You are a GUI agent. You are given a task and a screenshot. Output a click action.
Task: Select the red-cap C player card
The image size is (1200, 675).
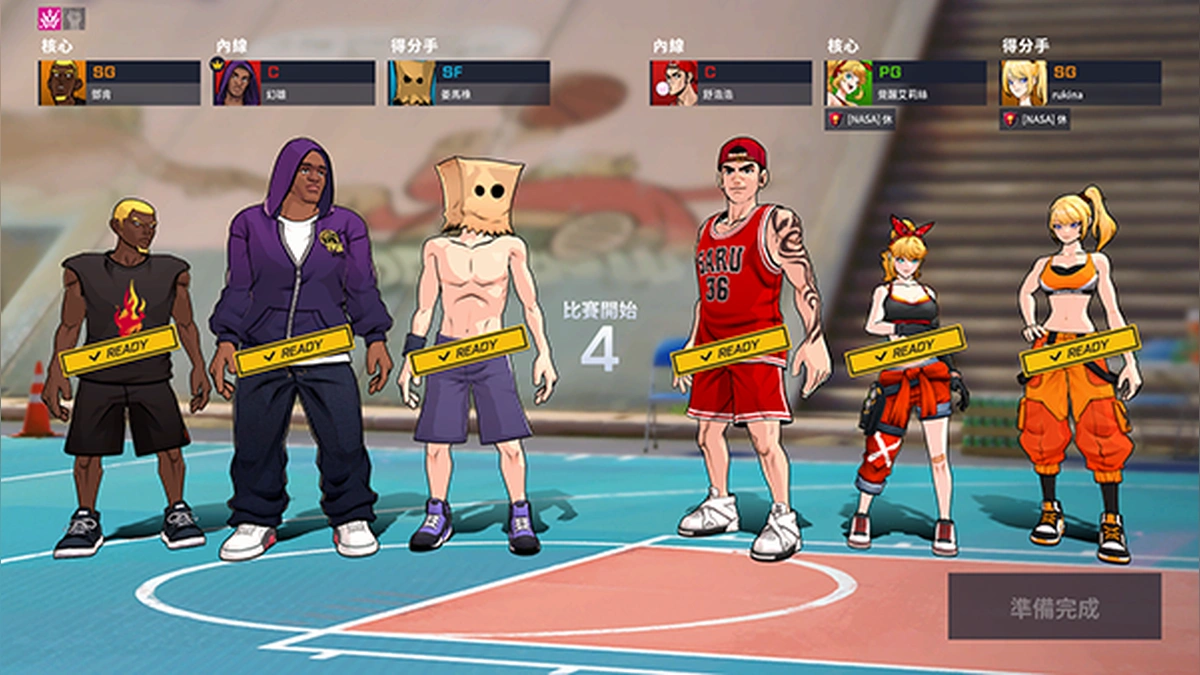[x=731, y=83]
